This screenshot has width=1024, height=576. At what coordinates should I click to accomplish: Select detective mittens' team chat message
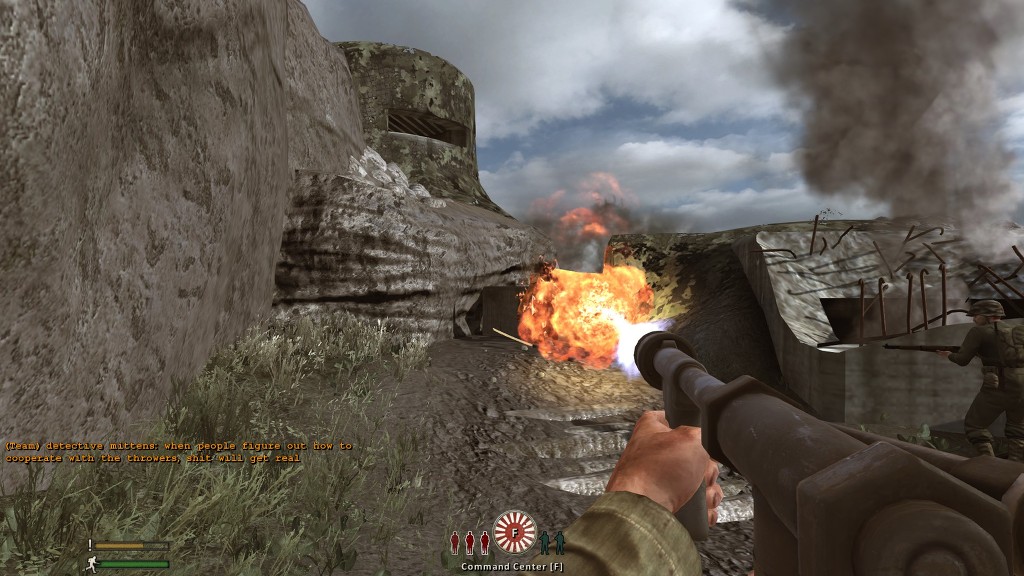tap(178, 451)
